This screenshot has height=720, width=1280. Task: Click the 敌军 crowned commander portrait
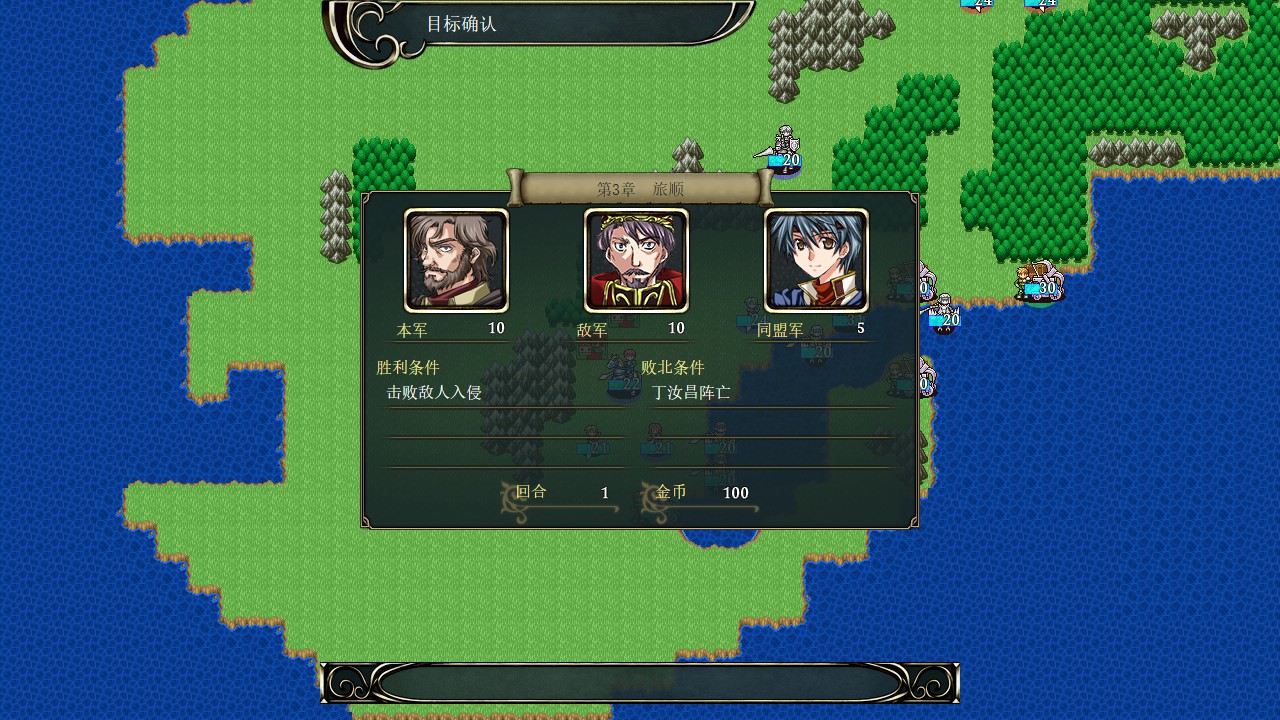point(637,260)
